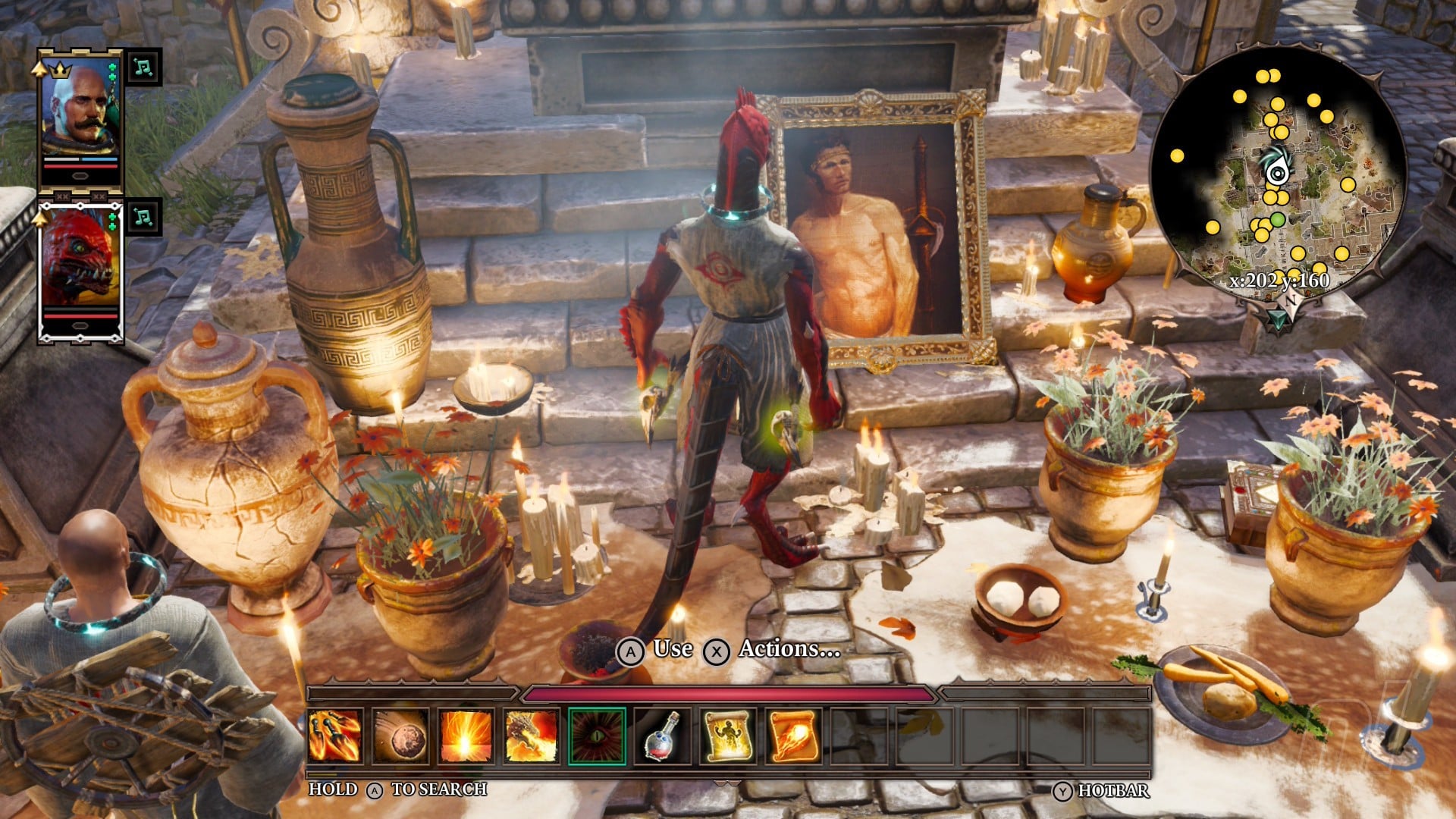Viewport: 1456px width, 819px height.
Task: Use the orange fireball scroll
Action: click(793, 735)
